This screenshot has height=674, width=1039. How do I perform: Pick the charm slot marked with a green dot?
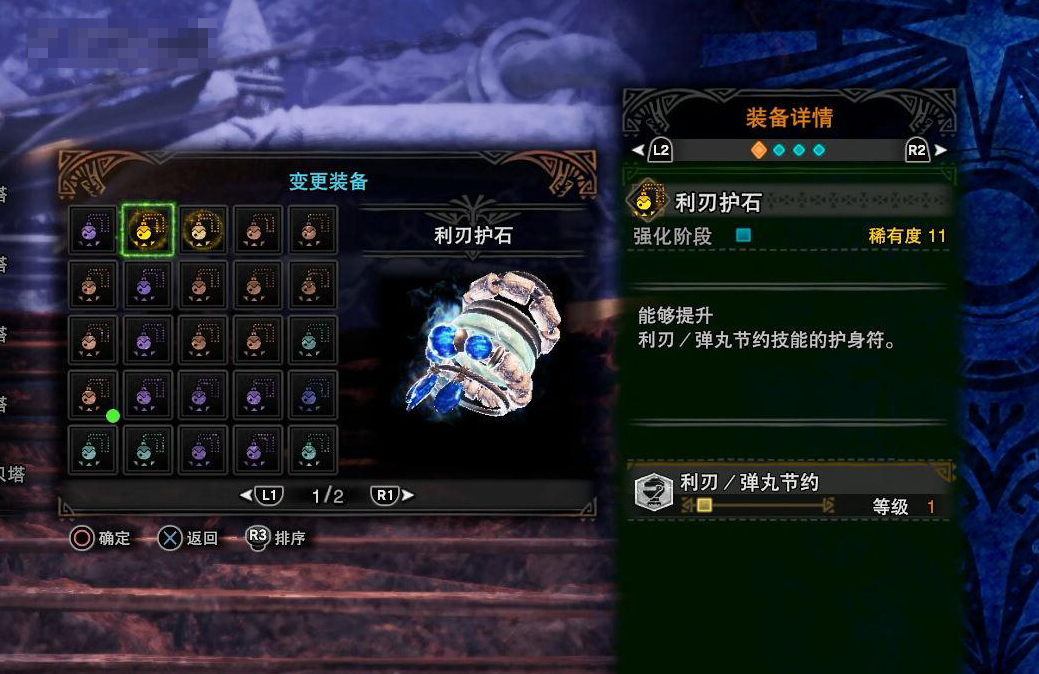(x=93, y=396)
